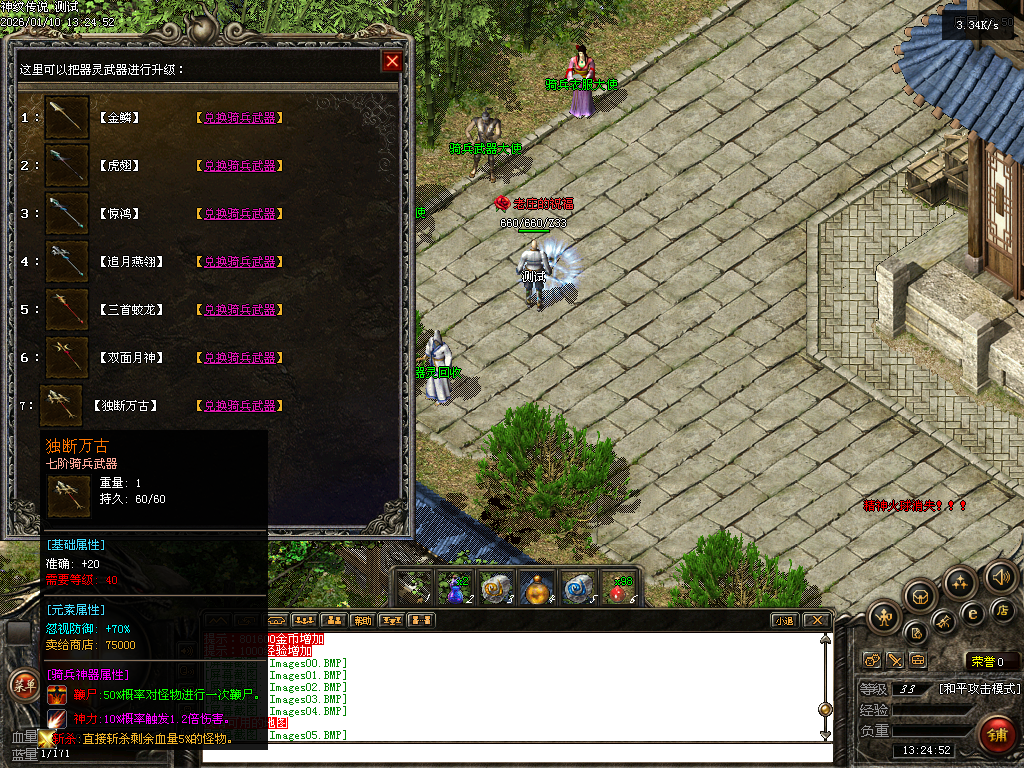Open the skills three-star button
The image size is (1024, 768).
(x=960, y=583)
